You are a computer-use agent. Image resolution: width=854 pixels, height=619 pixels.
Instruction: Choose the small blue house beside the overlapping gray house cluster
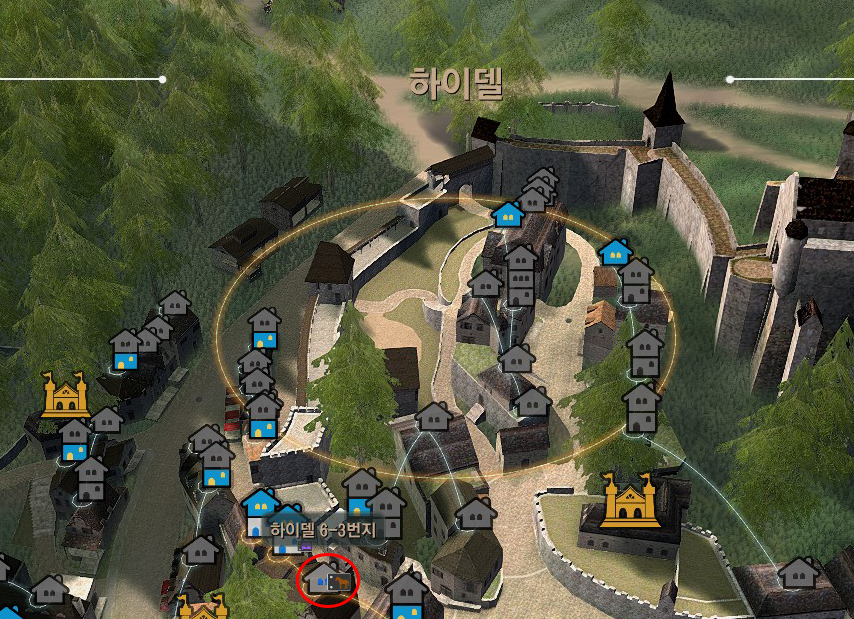(x=508, y=214)
